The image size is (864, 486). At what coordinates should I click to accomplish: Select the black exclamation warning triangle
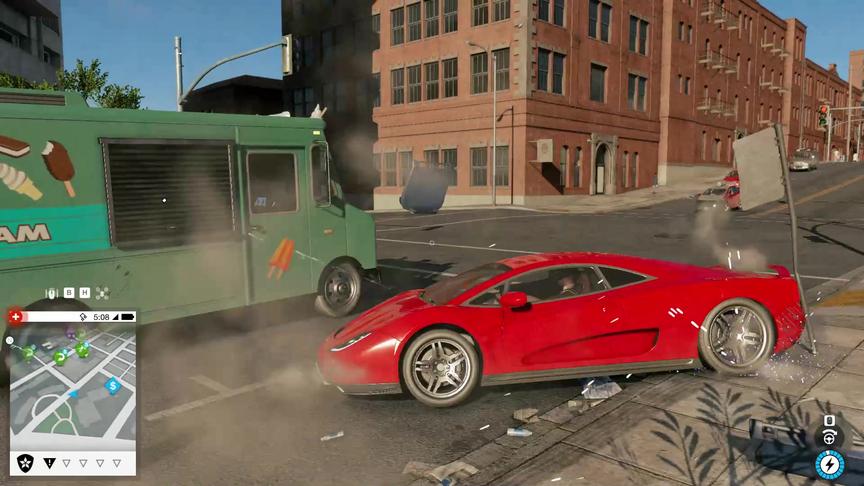tap(50, 463)
